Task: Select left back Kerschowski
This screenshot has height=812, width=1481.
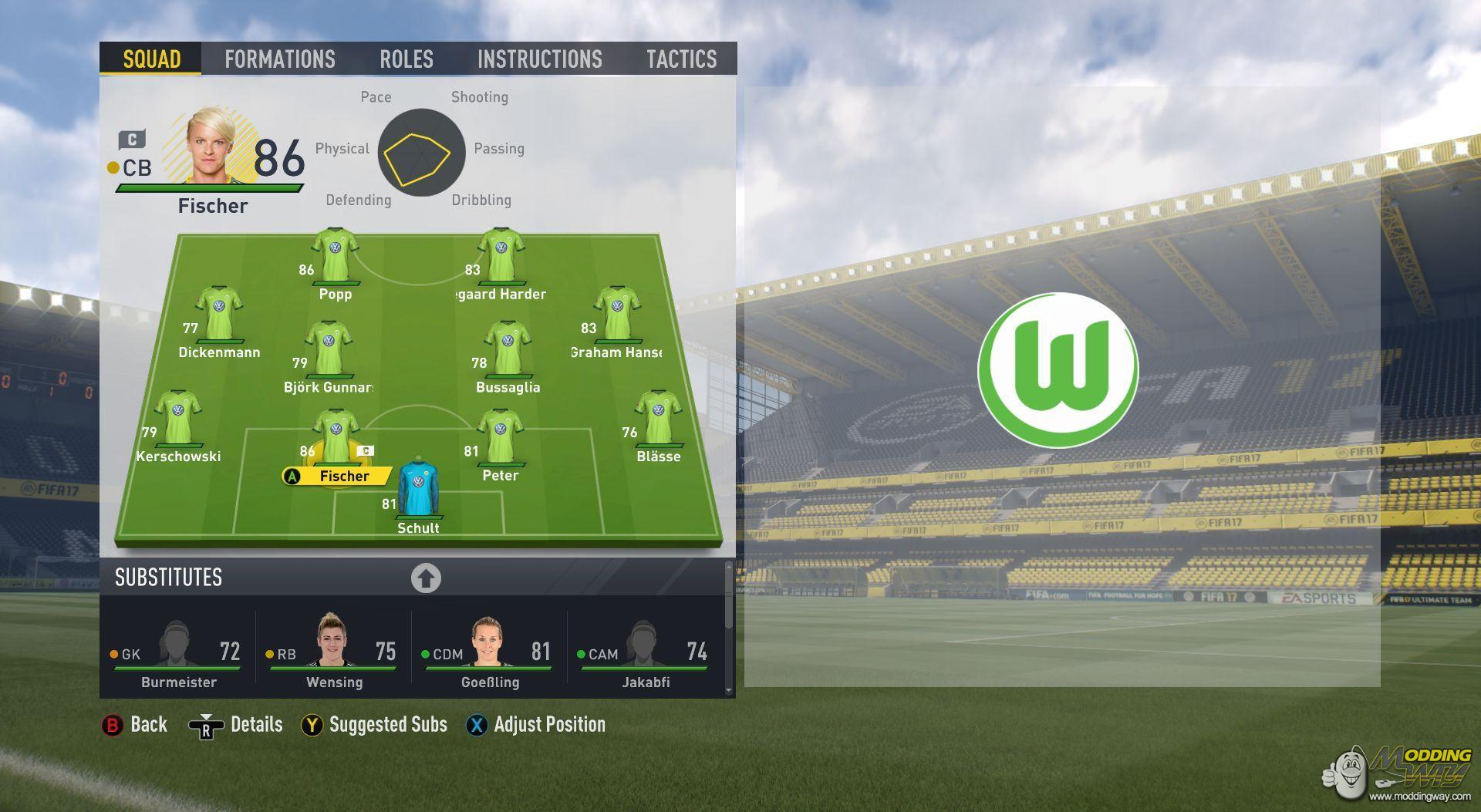Action: pos(178,420)
